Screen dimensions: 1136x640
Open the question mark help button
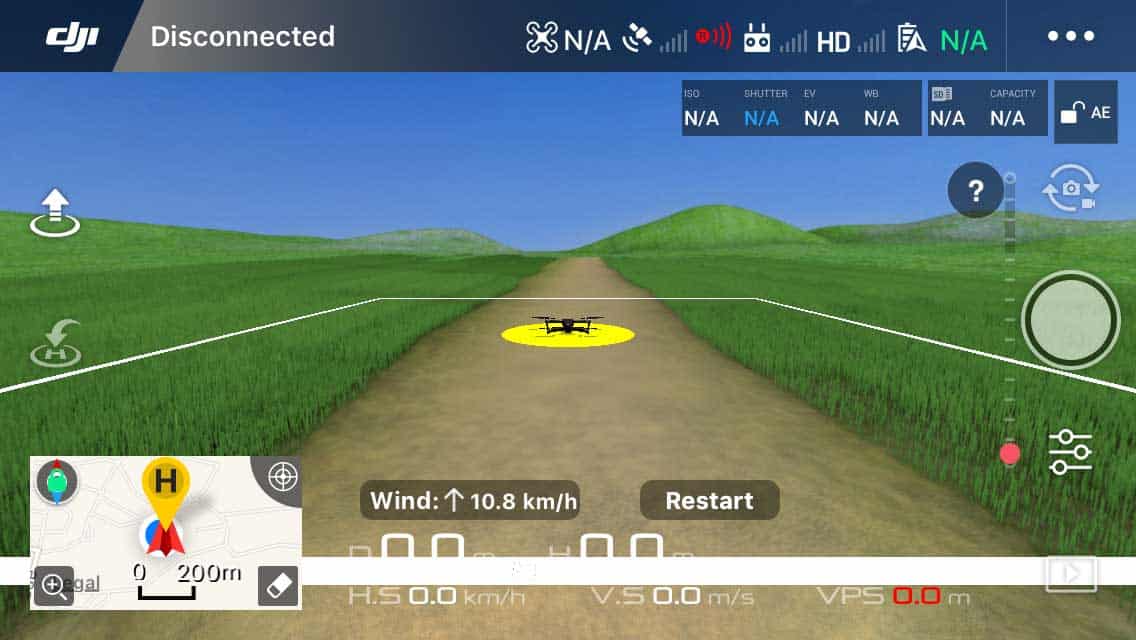click(975, 190)
